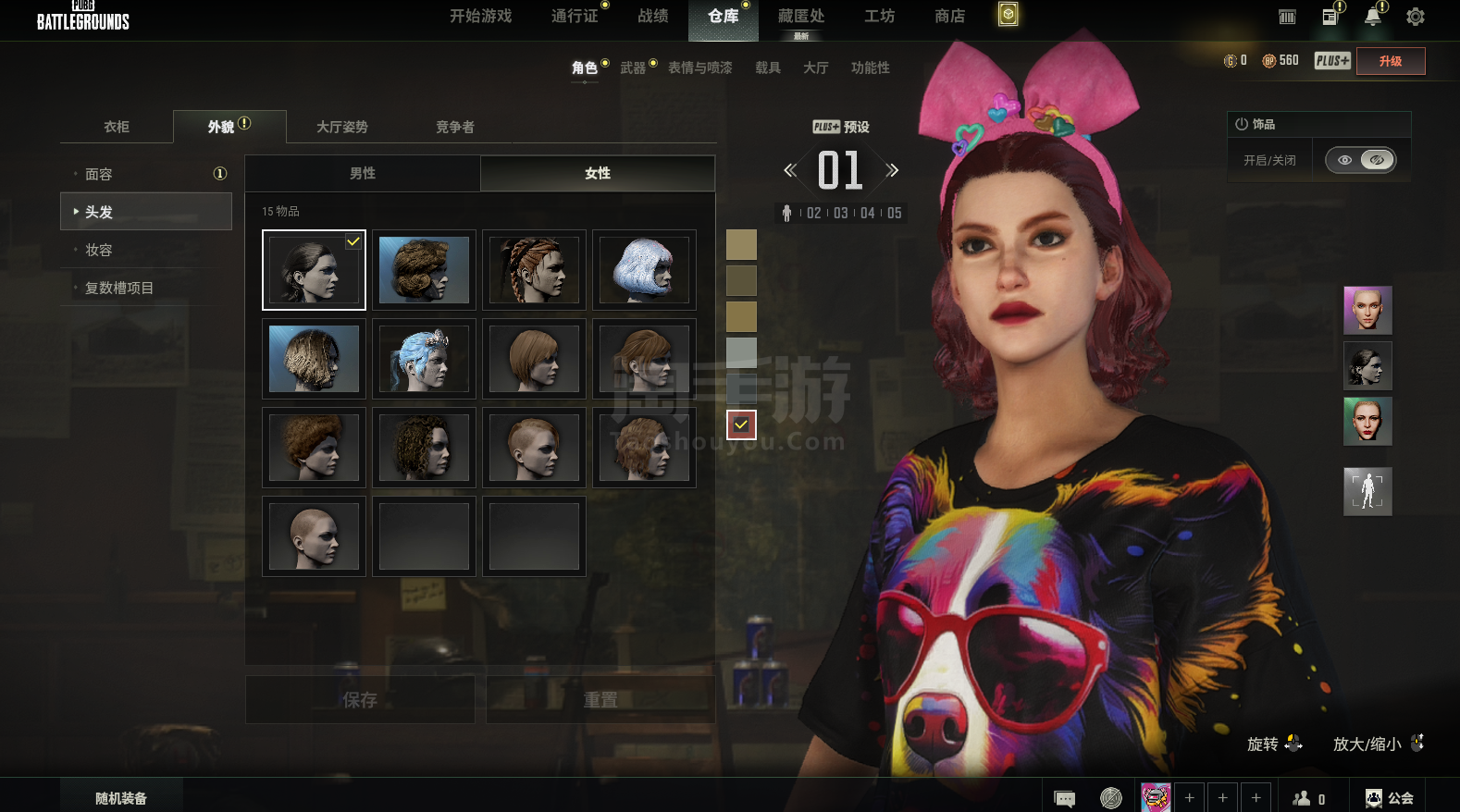Choose the blue ponytail hairstyle with tiara
Image resolution: width=1460 pixels, height=812 pixels.
pos(424,359)
